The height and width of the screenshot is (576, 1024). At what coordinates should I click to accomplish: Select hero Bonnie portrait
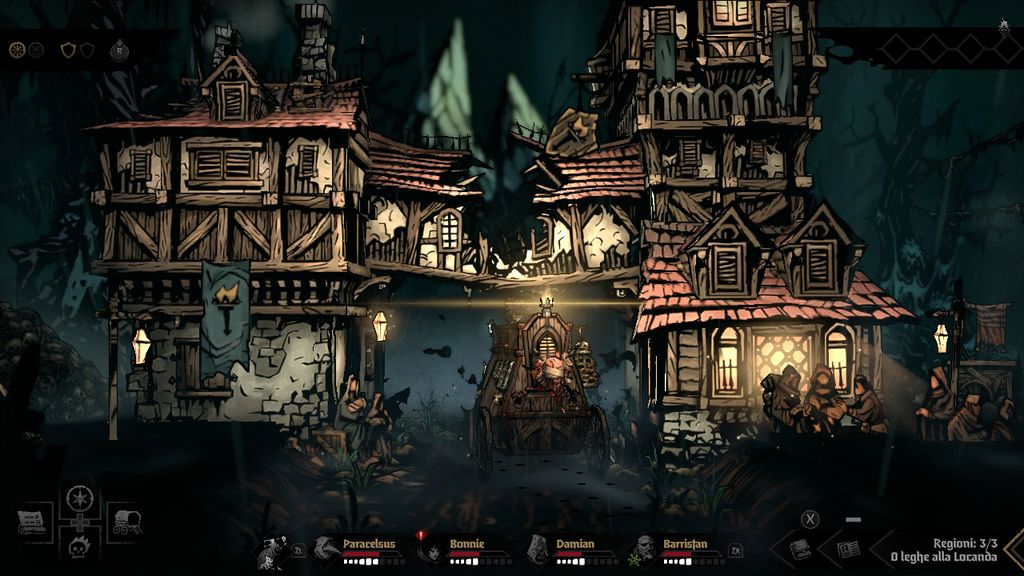pyautogui.click(x=431, y=549)
